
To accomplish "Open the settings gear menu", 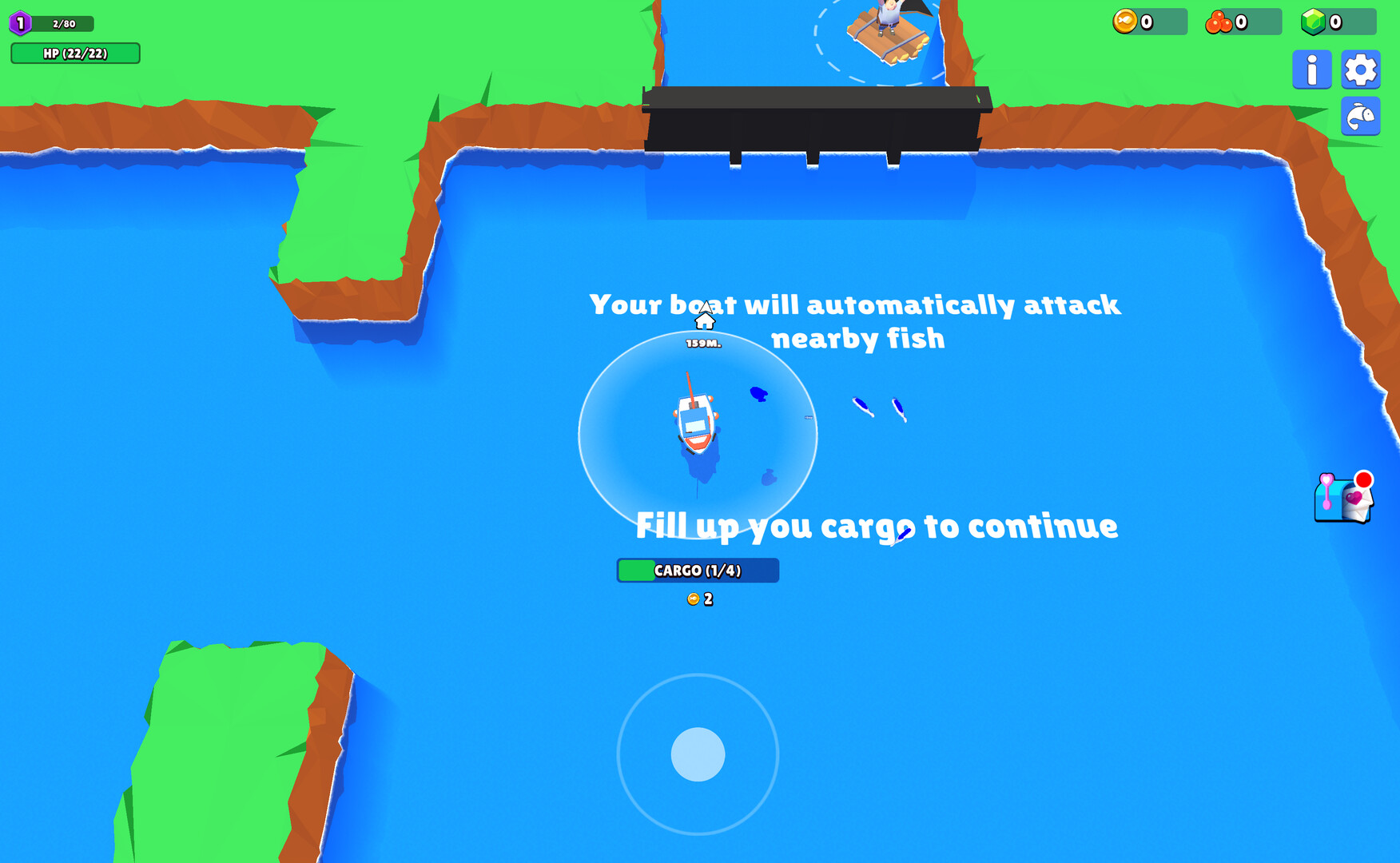I will pyautogui.click(x=1359, y=69).
